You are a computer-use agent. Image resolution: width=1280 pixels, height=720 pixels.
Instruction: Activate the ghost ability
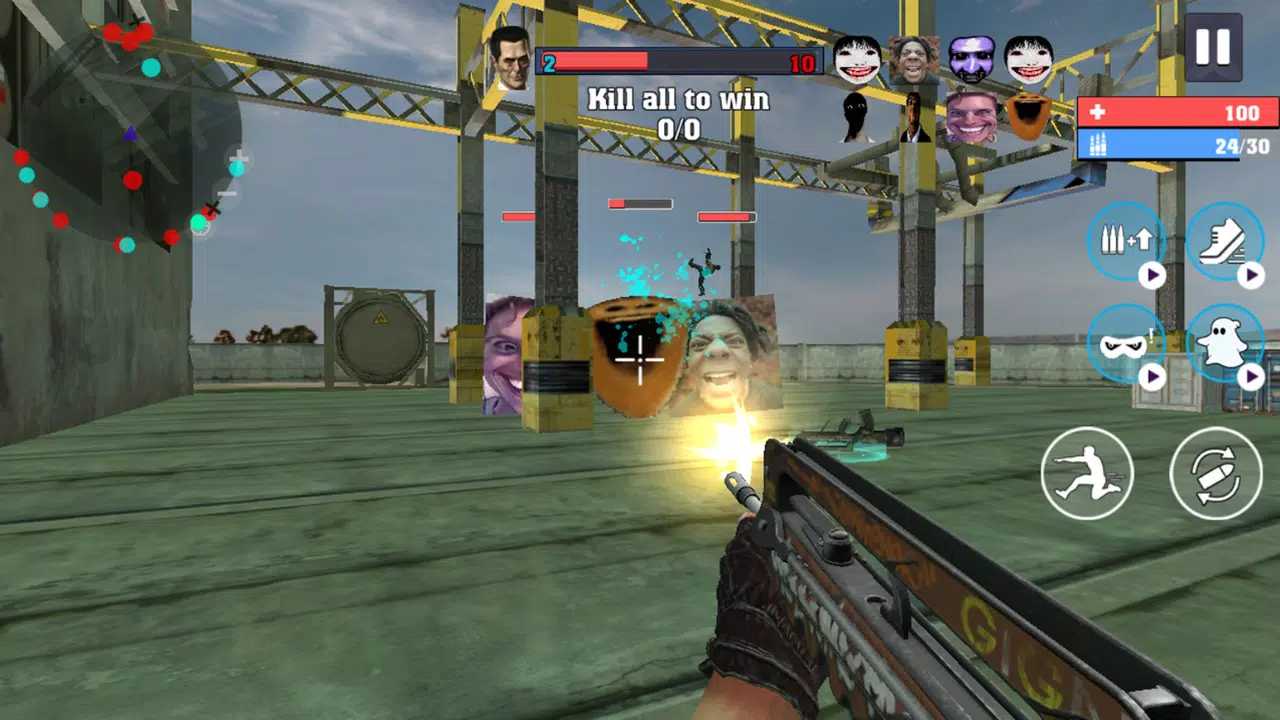1224,344
